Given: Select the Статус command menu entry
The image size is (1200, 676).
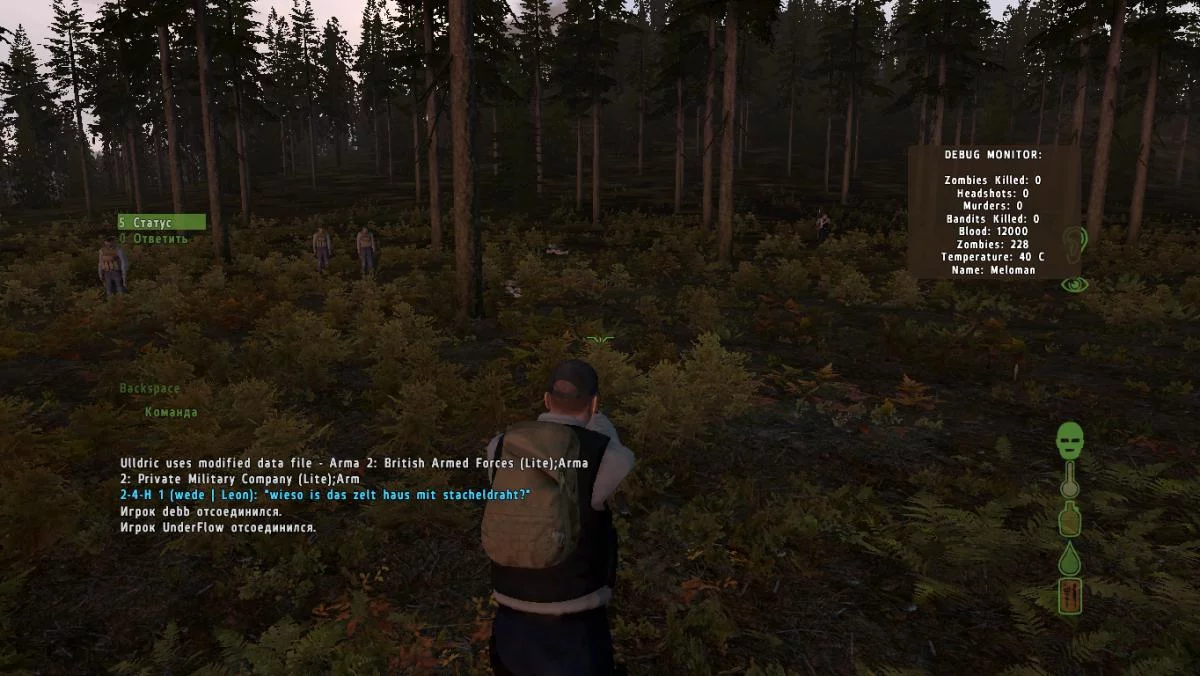Looking at the screenshot, I should point(160,222).
